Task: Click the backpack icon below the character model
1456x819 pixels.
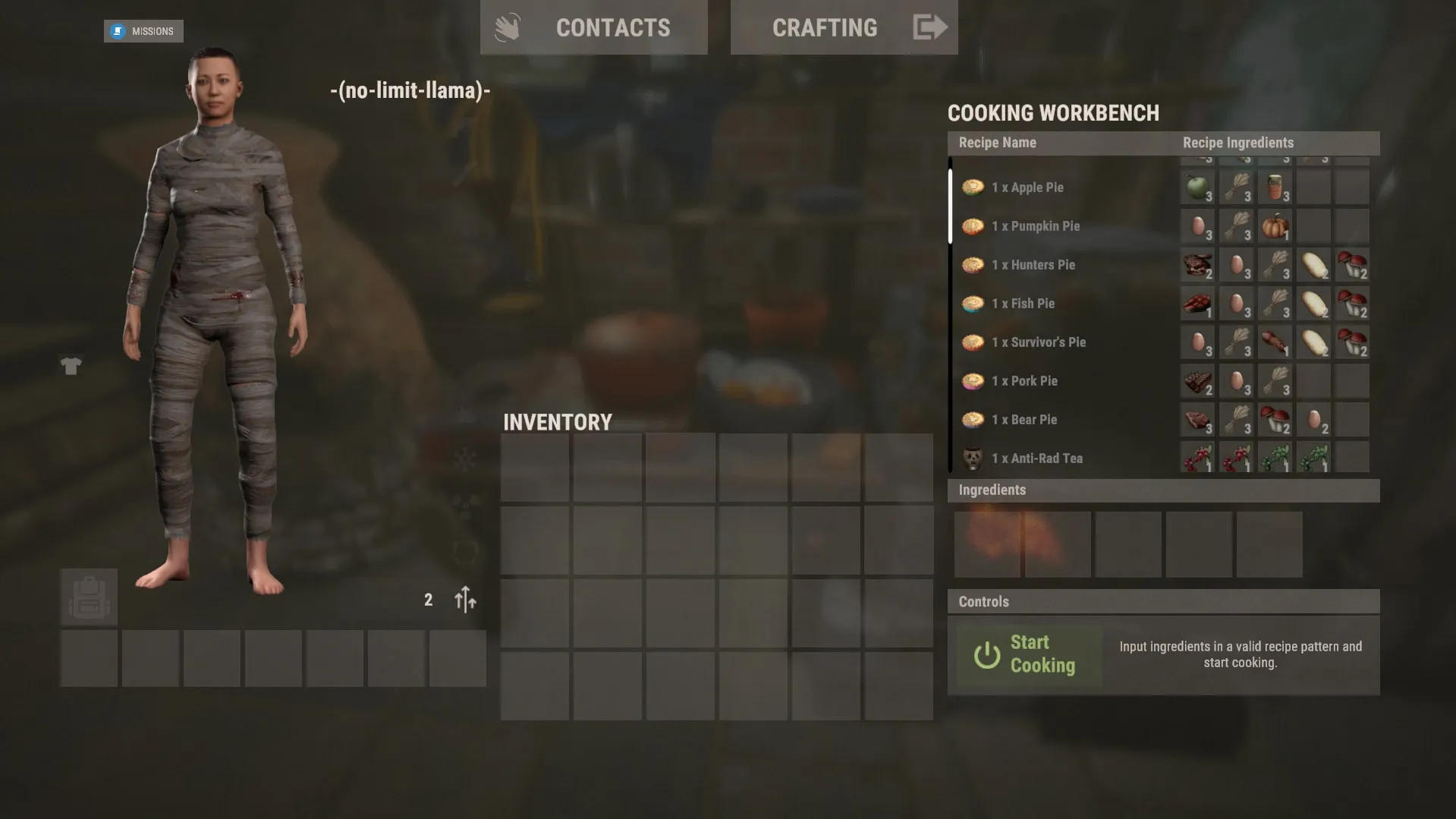Action: [x=89, y=597]
